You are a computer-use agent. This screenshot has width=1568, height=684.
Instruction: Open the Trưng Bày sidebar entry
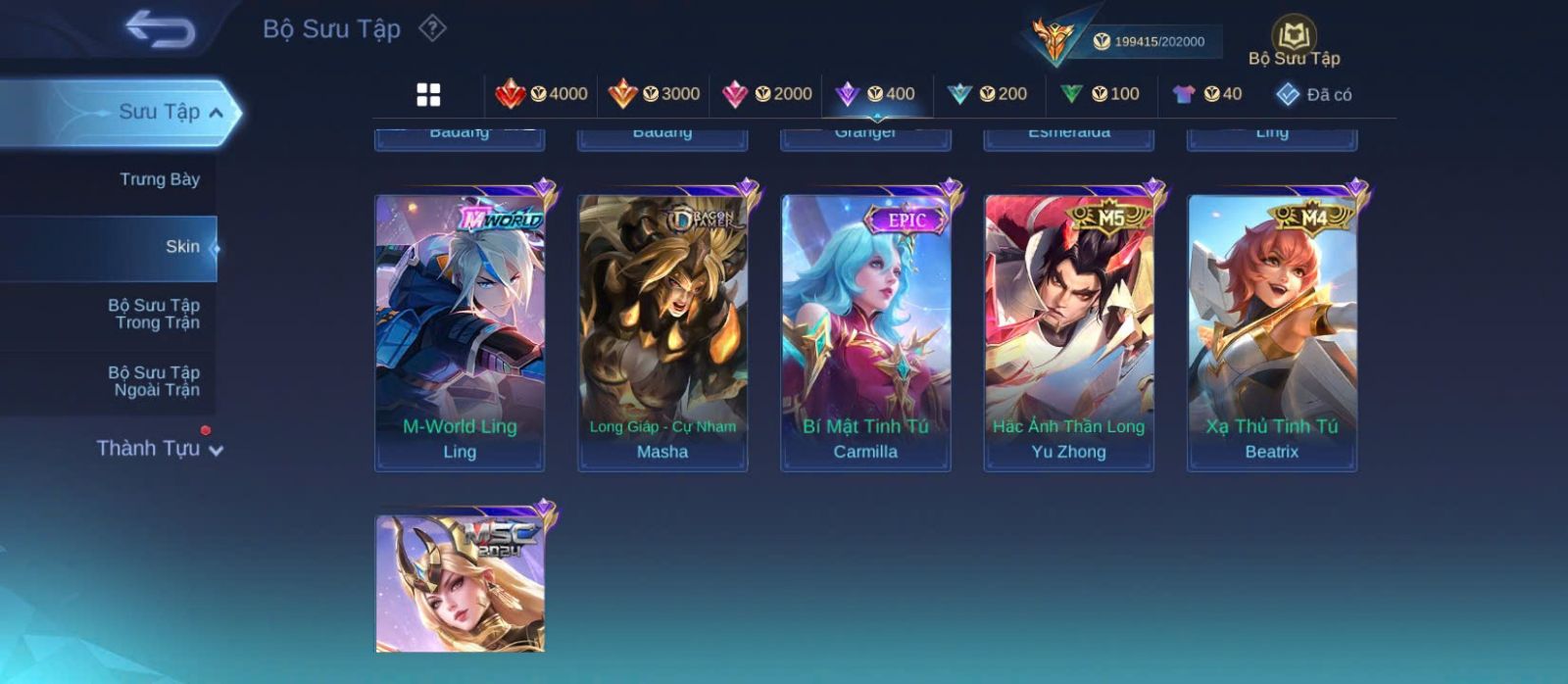click(x=159, y=179)
